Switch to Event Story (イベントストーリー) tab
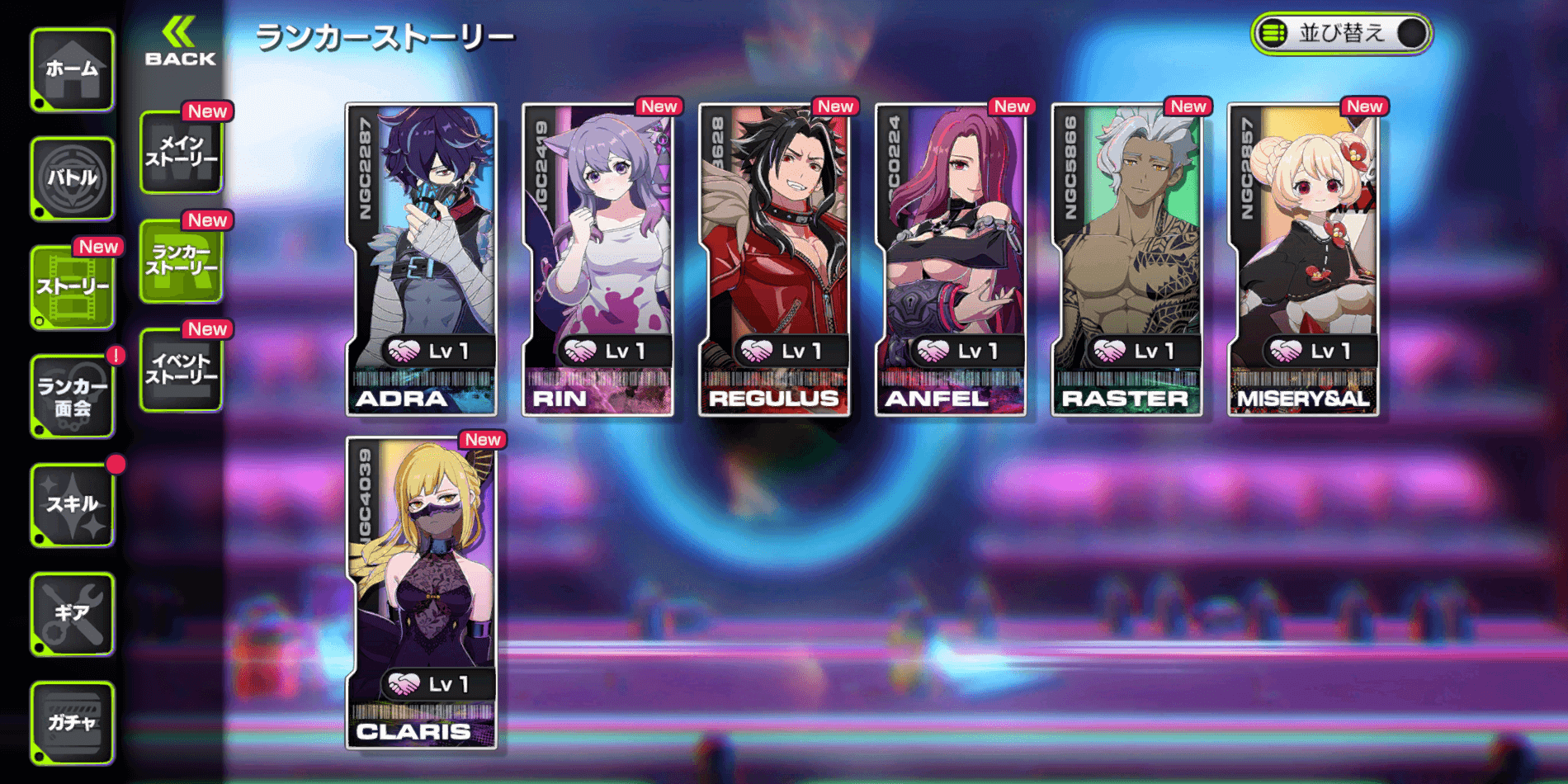1568x784 pixels. pyautogui.click(x=181, y=370)
